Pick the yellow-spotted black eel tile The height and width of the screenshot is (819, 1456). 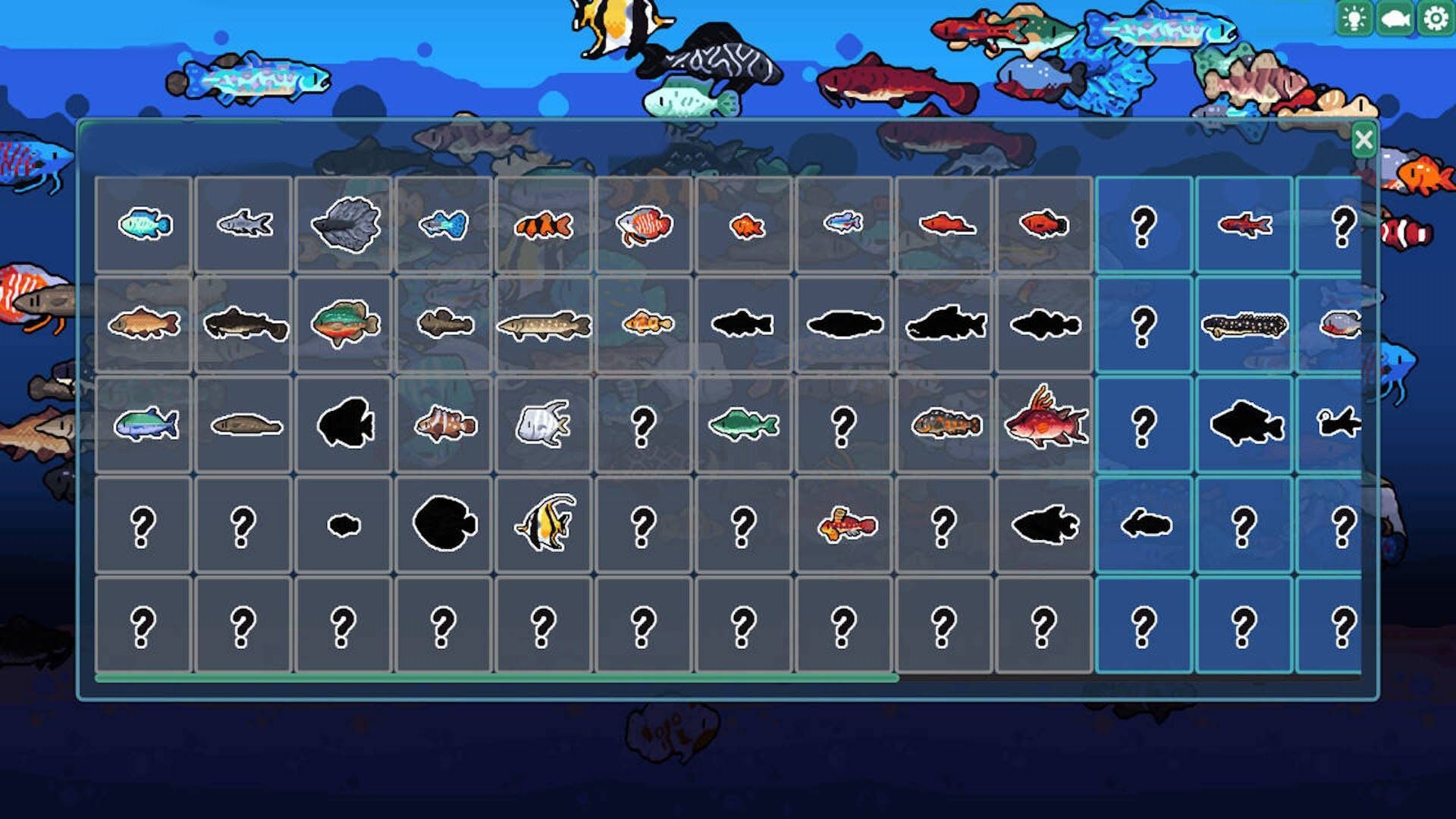pos(1244,325)
